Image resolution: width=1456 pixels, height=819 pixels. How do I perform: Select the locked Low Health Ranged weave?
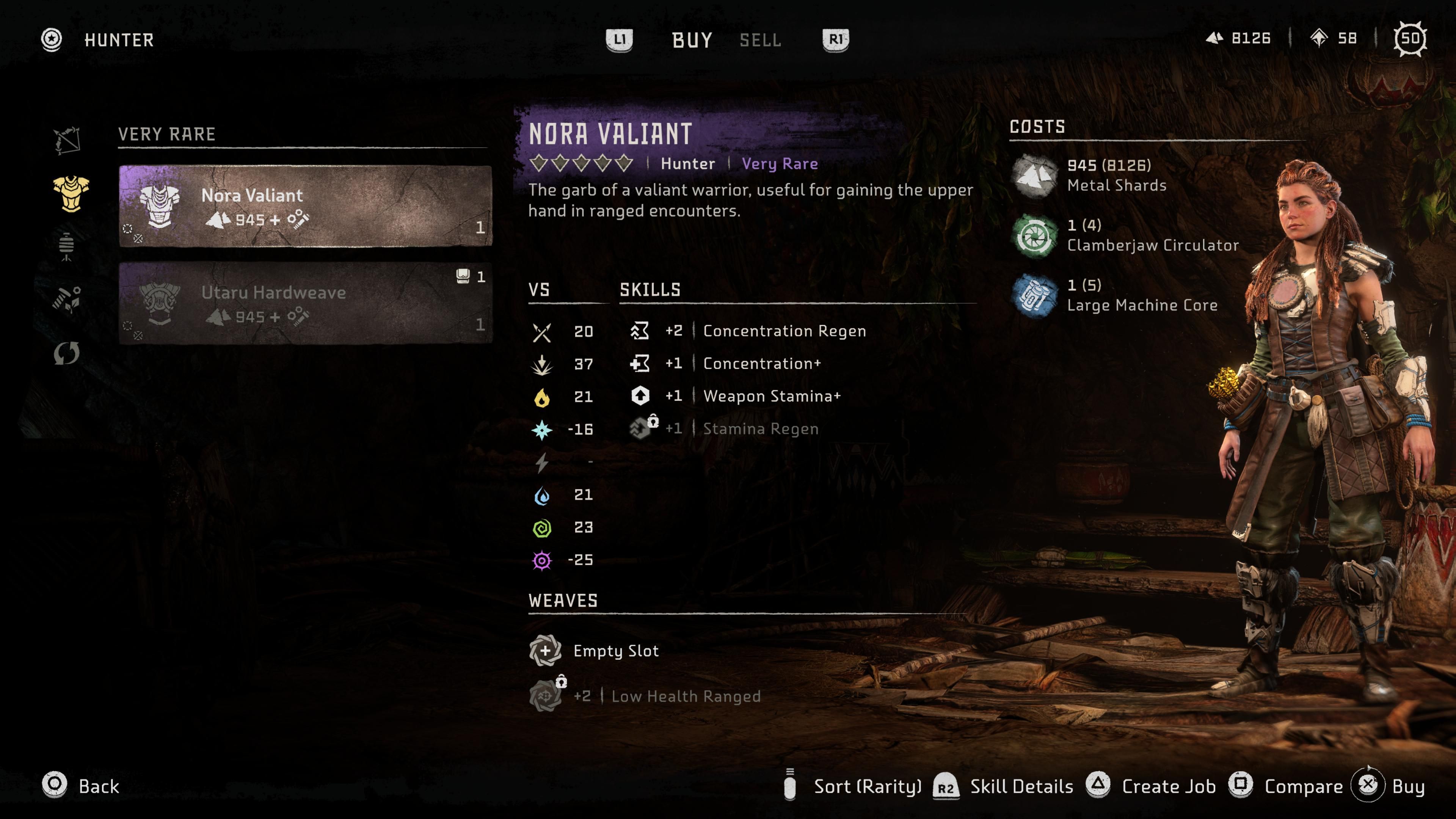tap(685, 697)
